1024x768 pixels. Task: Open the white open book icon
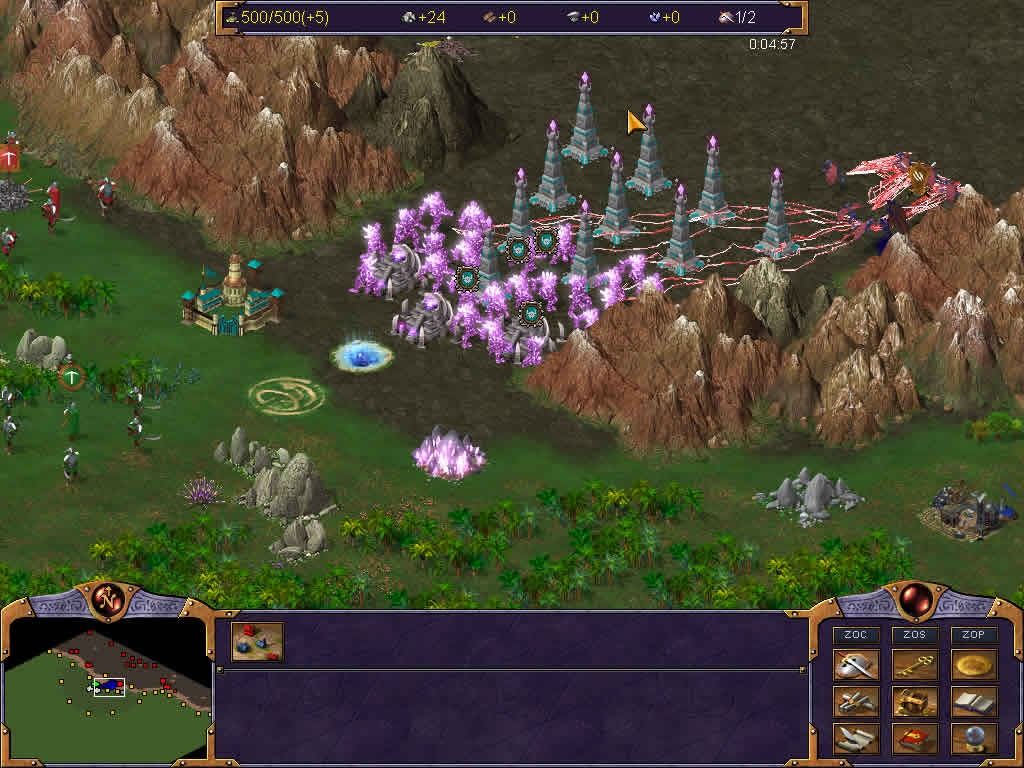point(973,702)
